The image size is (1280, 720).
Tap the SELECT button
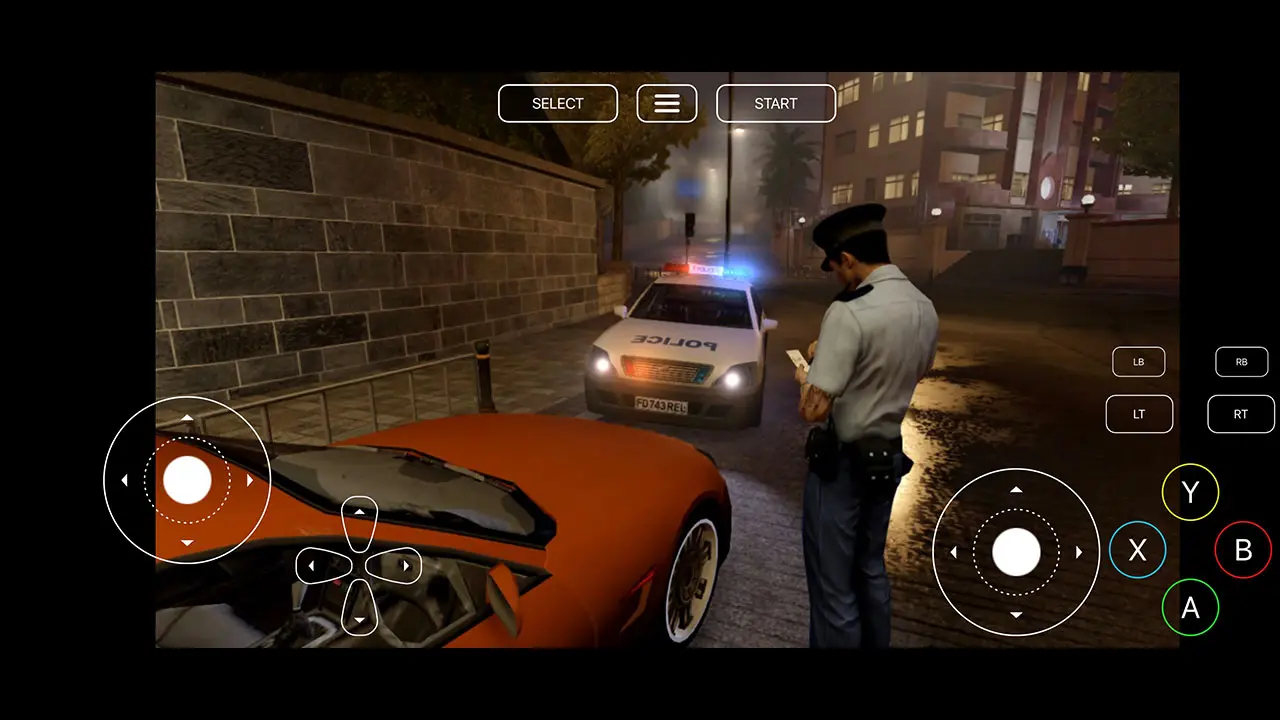coord(557,103)
